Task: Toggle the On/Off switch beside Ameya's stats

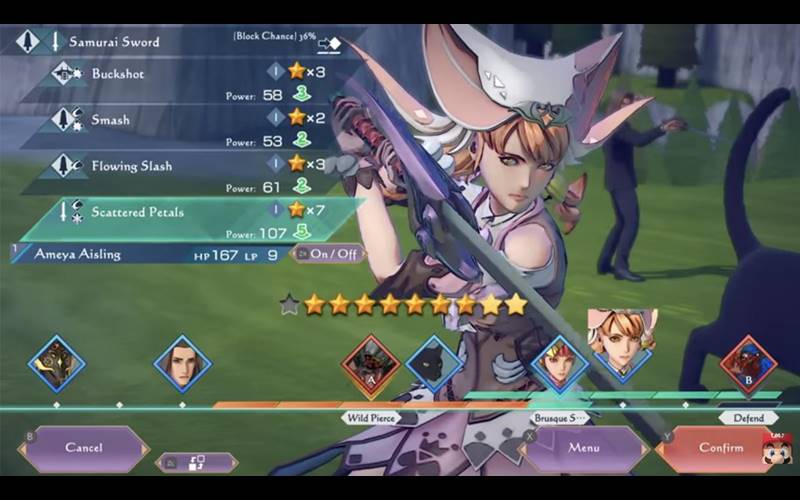Action: click(327, 254)
